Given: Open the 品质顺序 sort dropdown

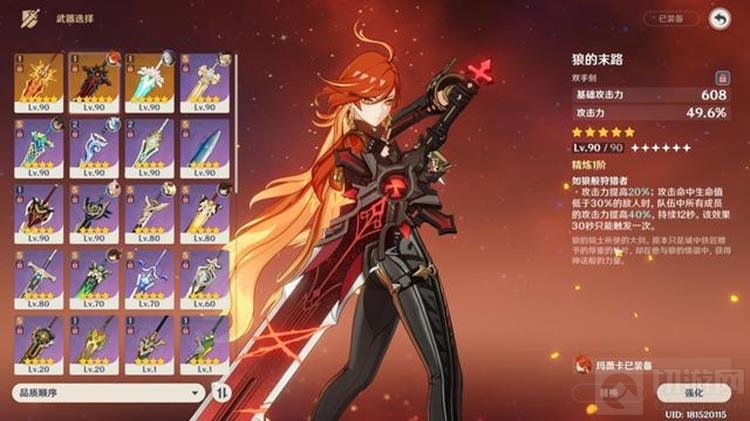Looking at the screenshot, I should [x=108, y=392].
